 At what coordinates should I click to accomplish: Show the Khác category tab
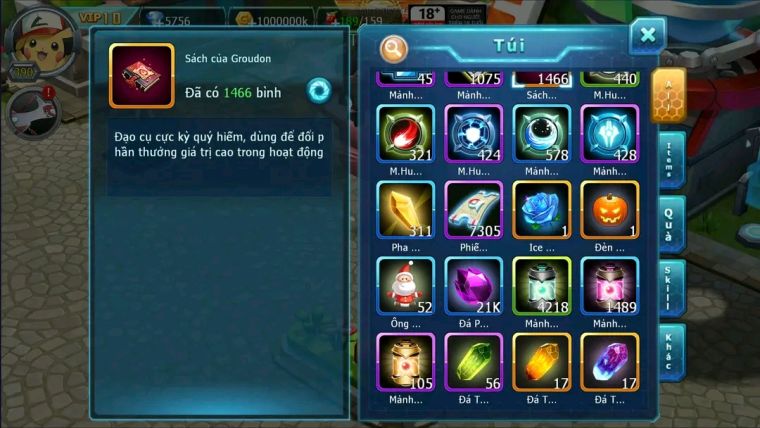670,350
